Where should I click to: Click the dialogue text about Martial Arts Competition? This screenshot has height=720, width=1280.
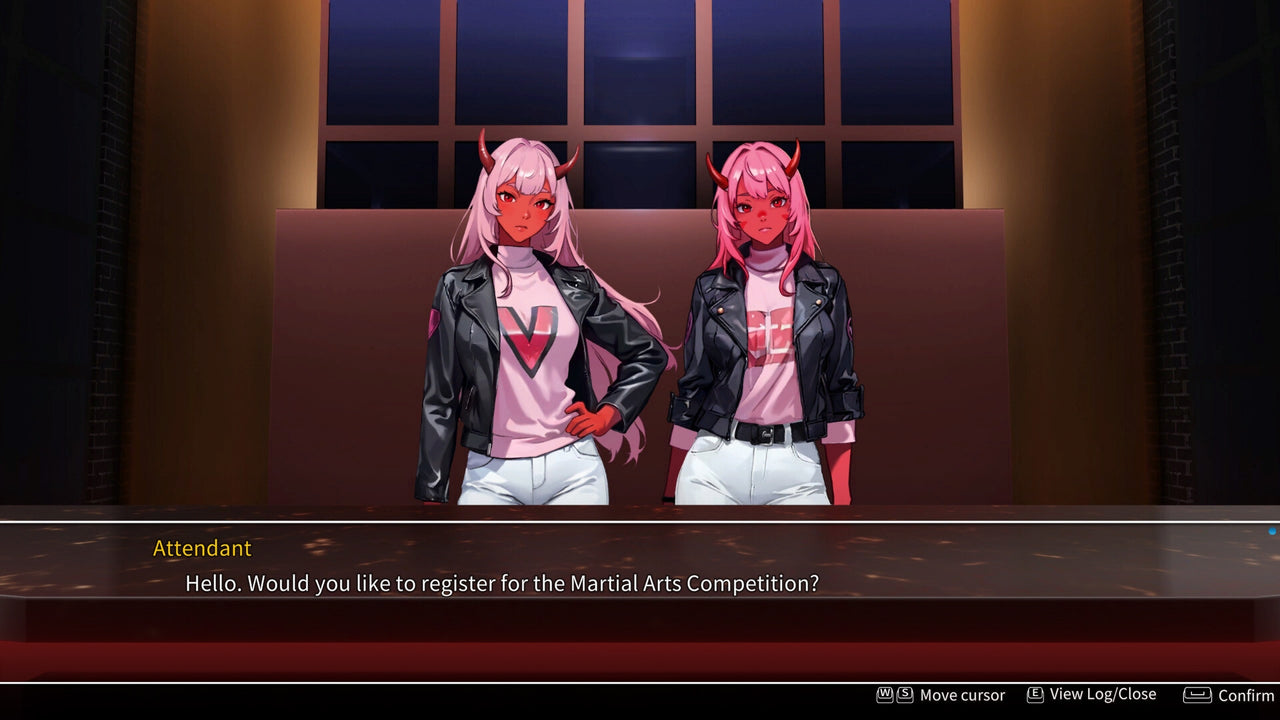500,583
